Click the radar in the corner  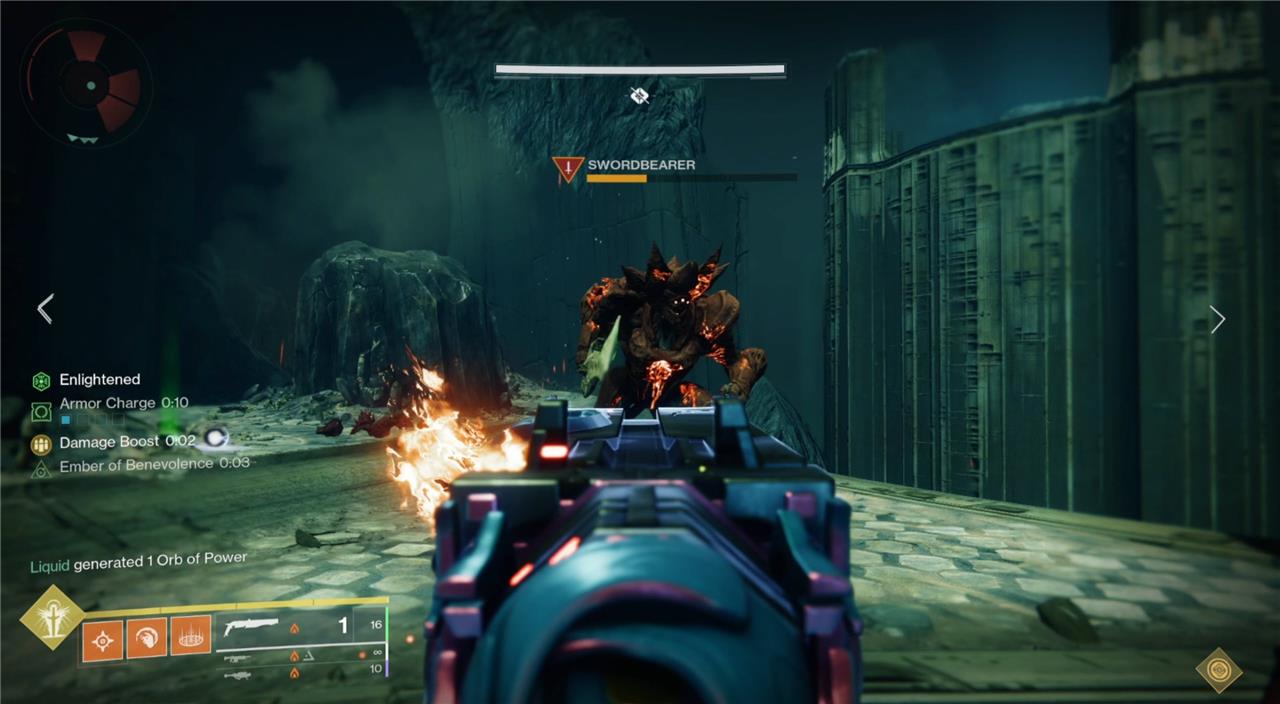[x=86, y=84]
